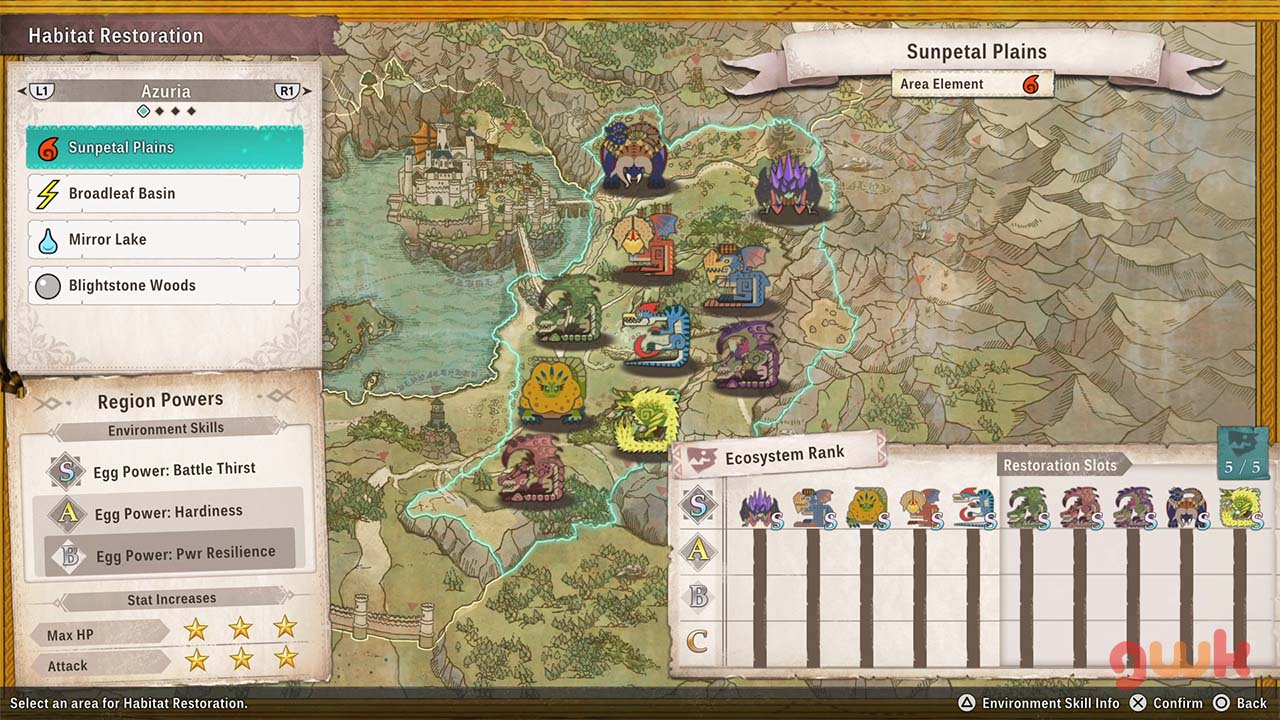Screen dimensions: 1280x720
Task: Select Egg Power: Pwr Resilience skill
Action: pos(183,554)
